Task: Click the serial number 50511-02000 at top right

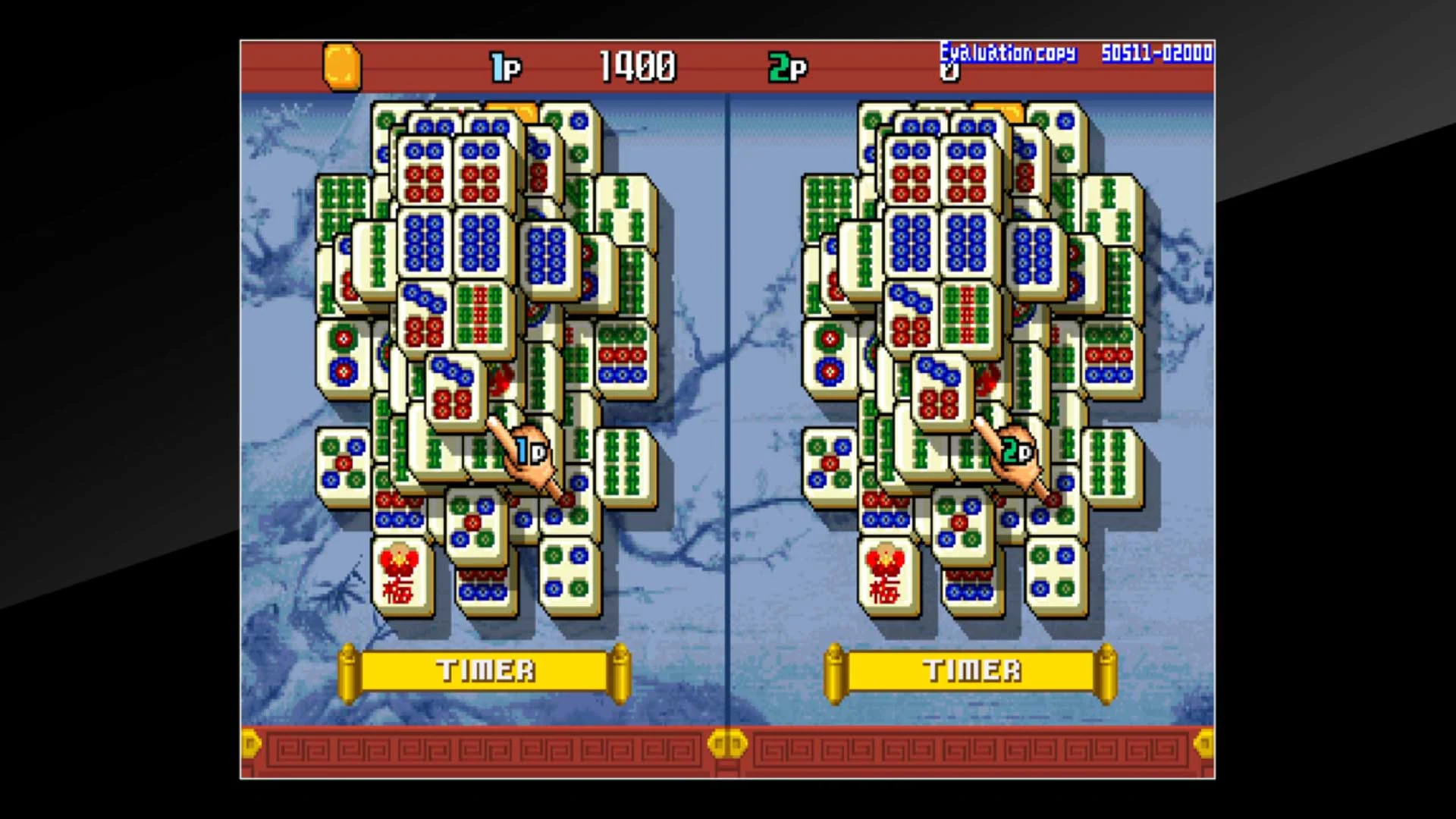Action: click(x=1153, y=53)
